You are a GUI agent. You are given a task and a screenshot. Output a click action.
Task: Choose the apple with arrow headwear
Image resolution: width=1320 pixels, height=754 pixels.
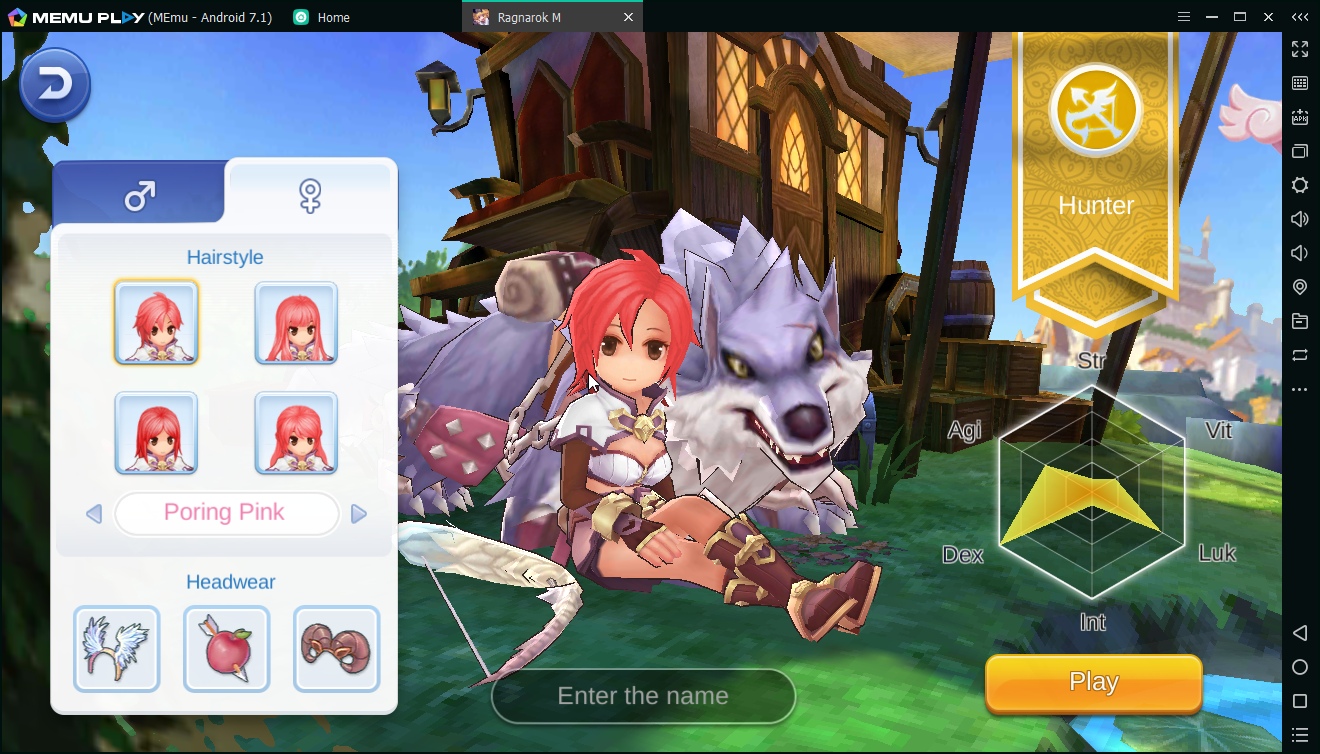point(227,648)
